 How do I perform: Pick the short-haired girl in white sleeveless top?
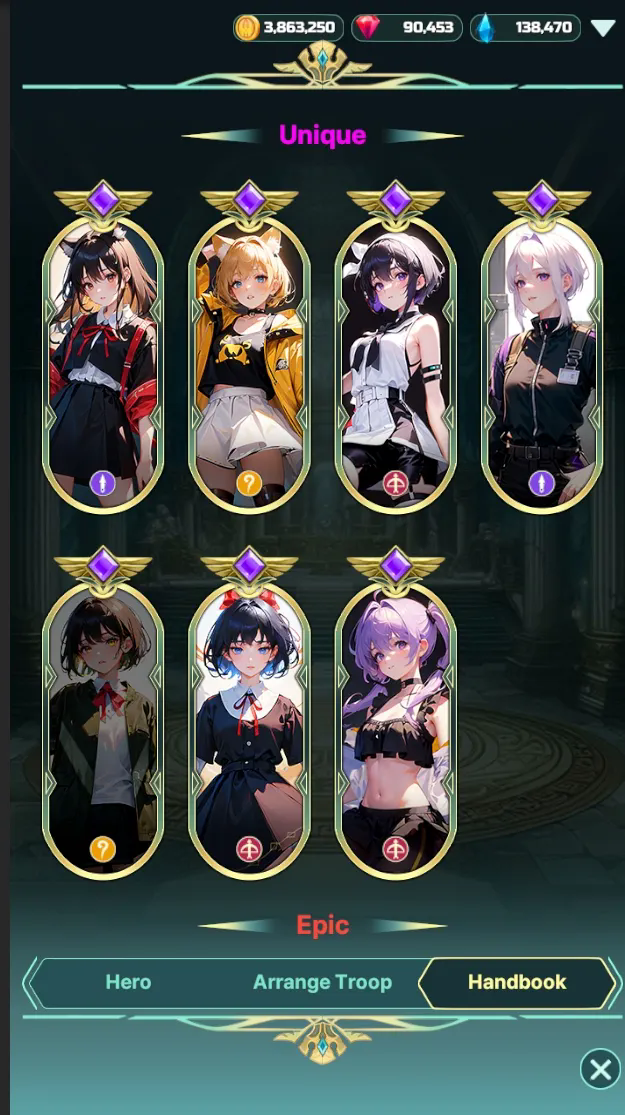pos(396,365)
